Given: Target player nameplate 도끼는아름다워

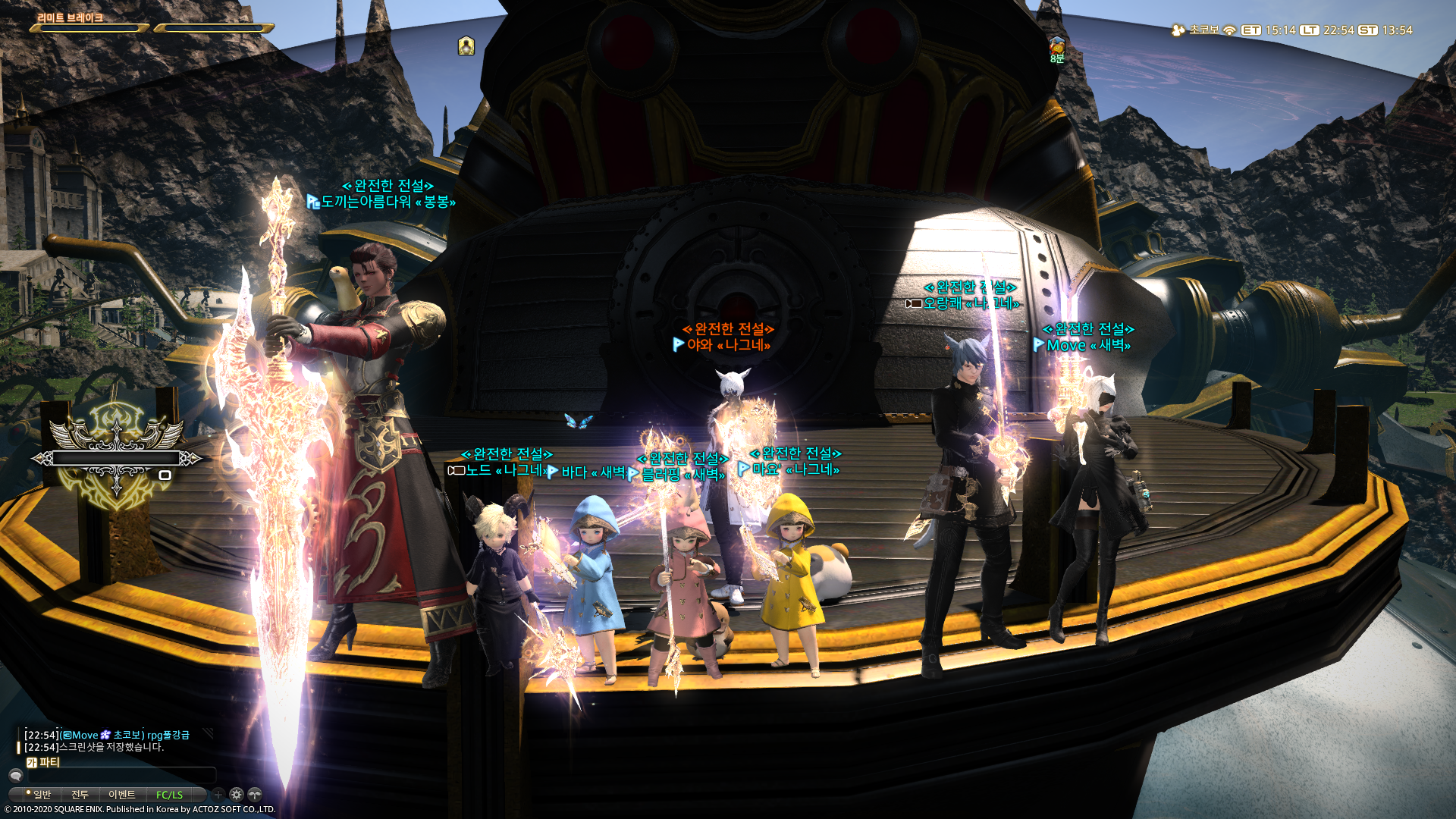Looking at the screenshot, I should click(366, 202).
